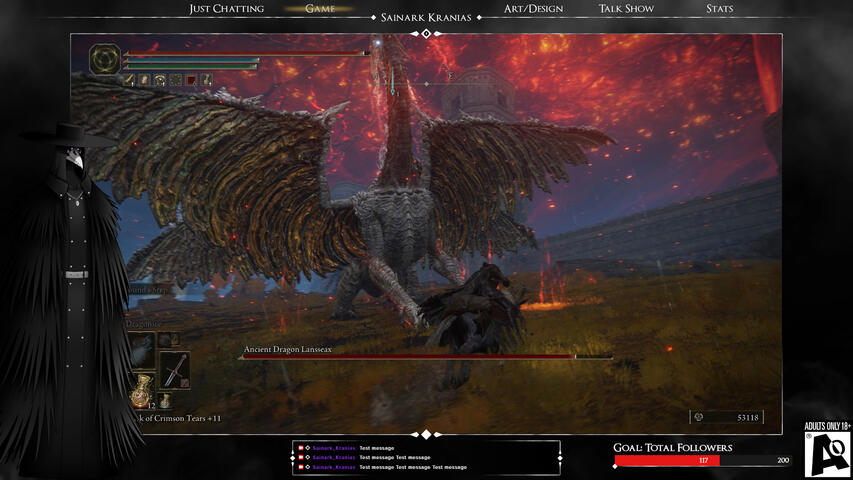Click the Adults Only 18+ rating badge
The height and width of the screenshot is (480, 853).
(828, 449)
